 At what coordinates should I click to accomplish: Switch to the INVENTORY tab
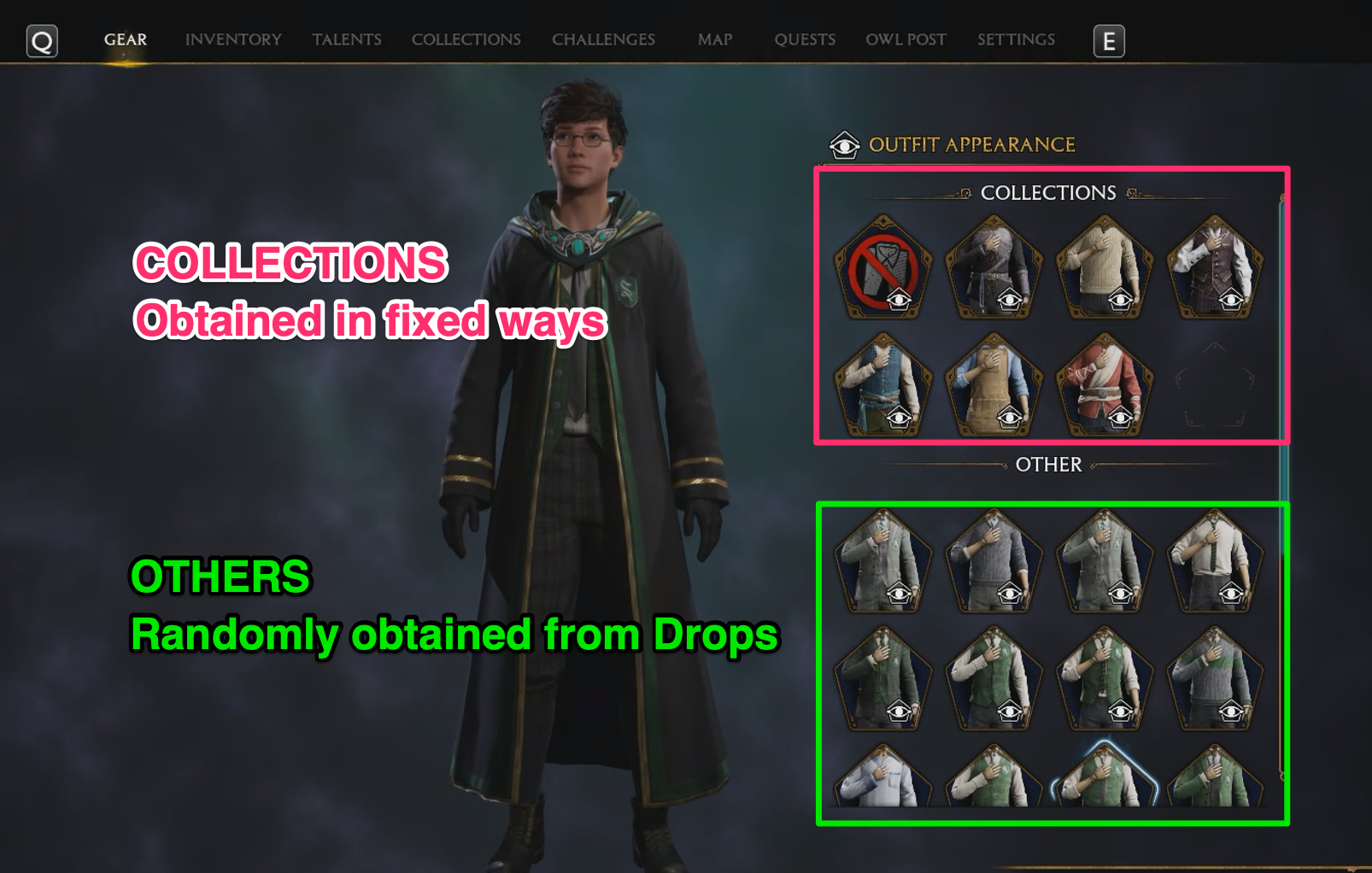(x=233, y=39)
